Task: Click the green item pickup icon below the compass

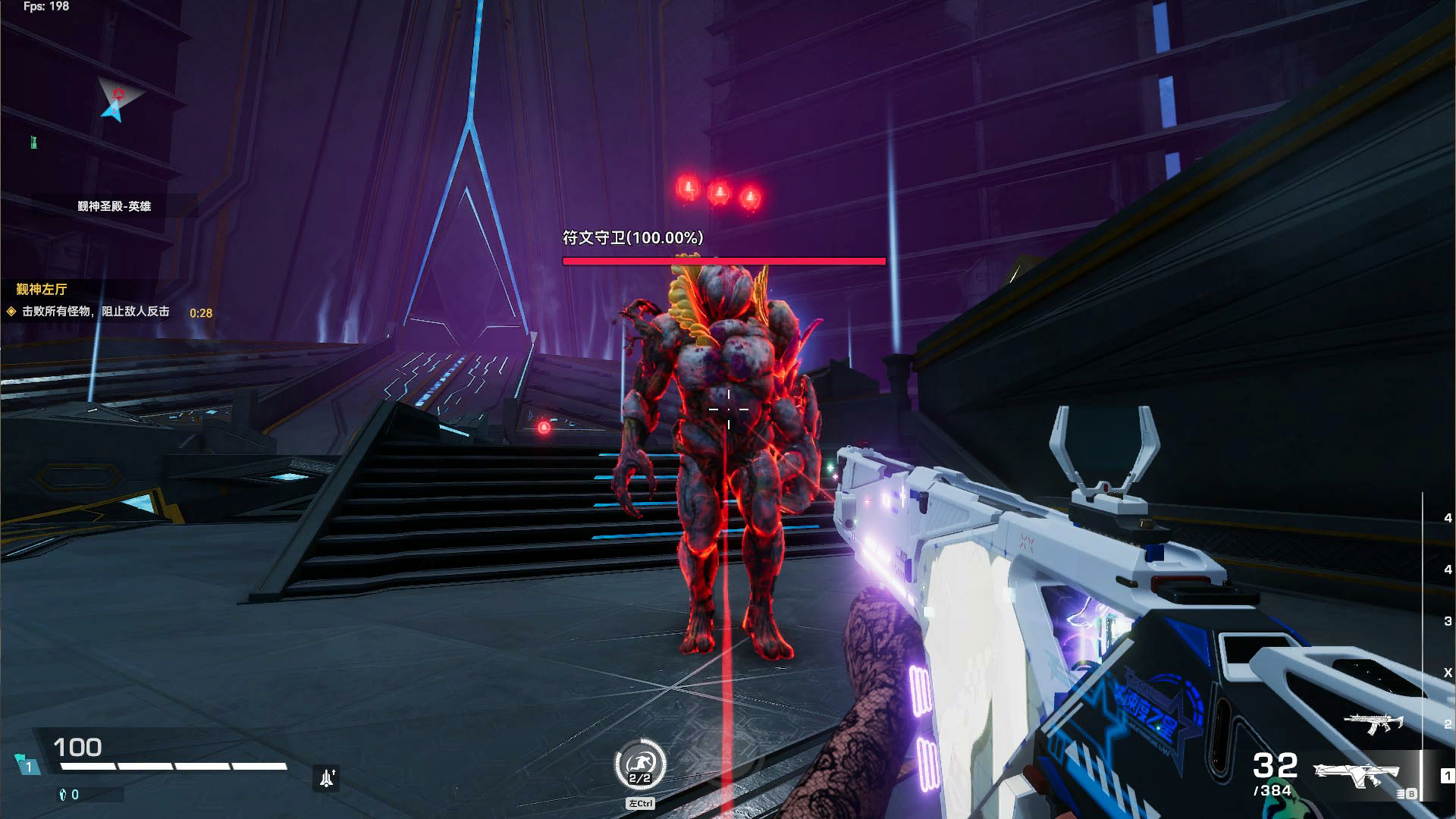Action: tap(33, 141)
